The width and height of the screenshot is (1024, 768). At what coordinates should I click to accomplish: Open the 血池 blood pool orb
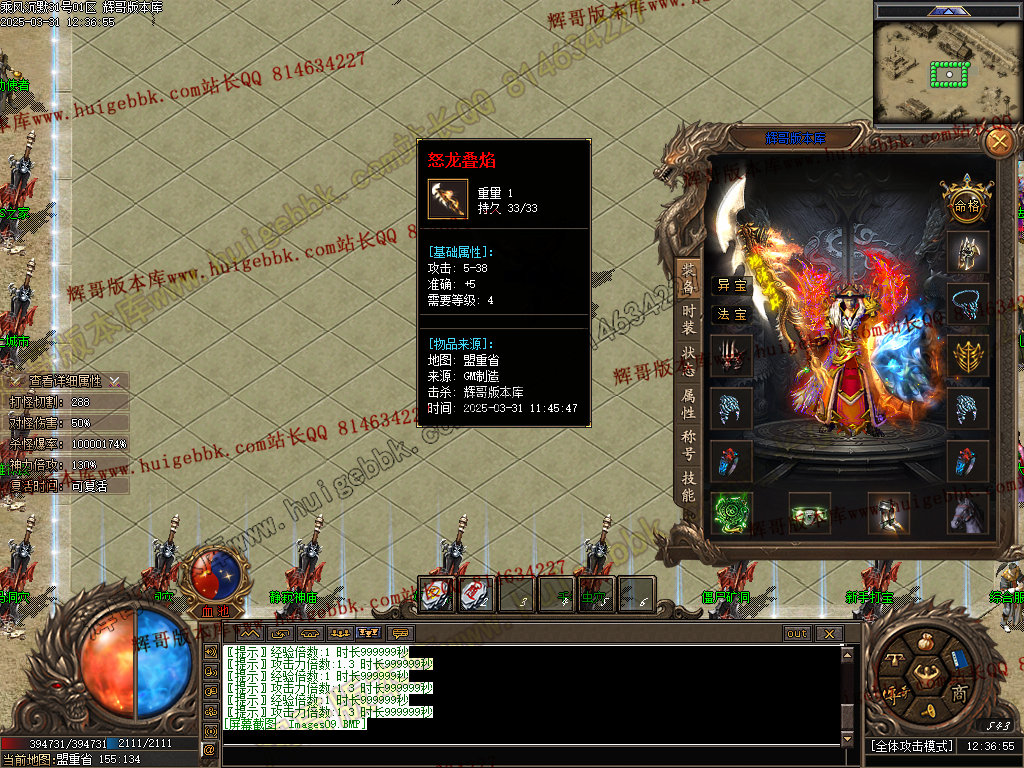pos(215,577)
